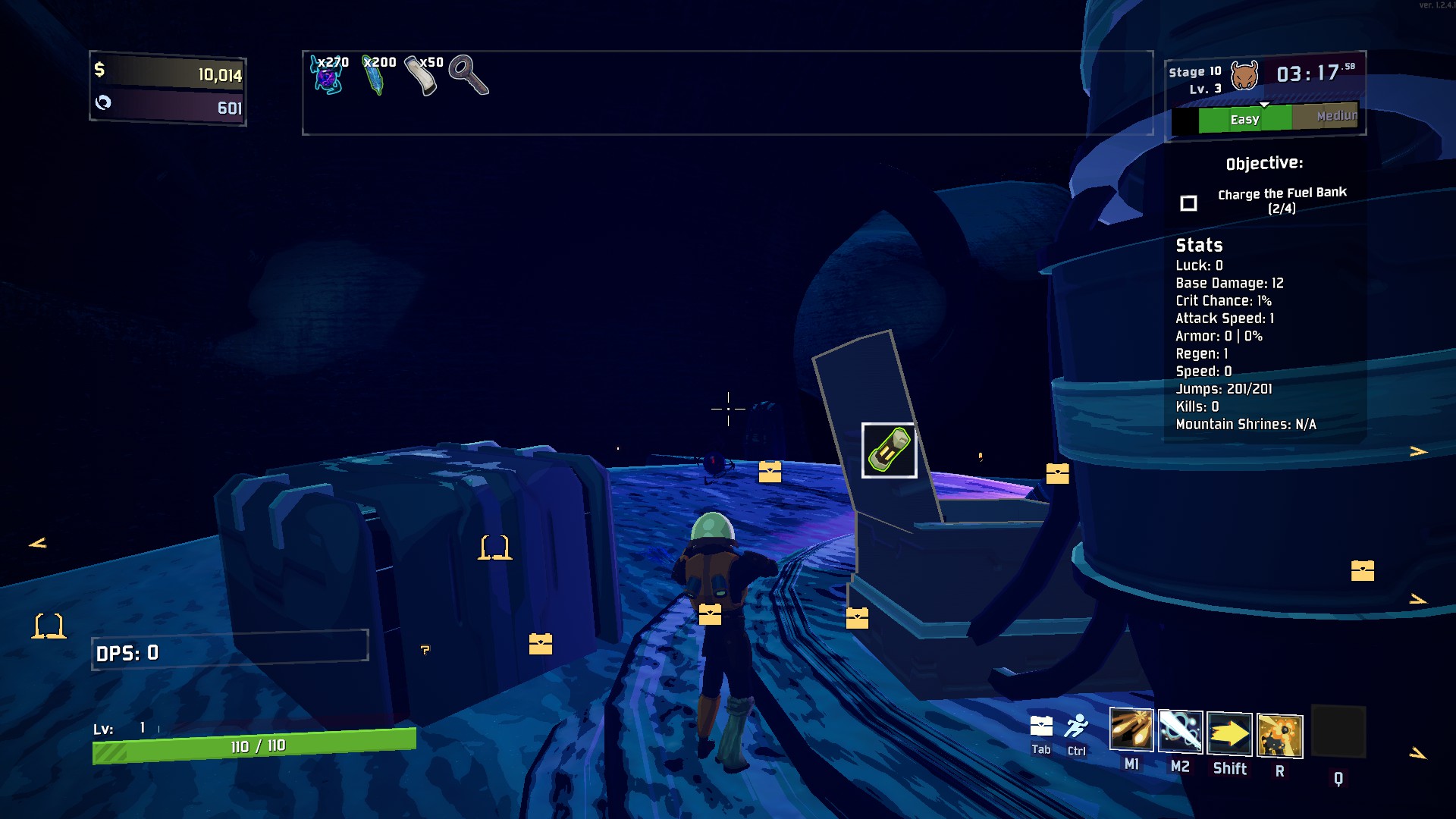Select the white tube item with x50 stack
This screenshot has height=819, width=1456.
(422, 76)
